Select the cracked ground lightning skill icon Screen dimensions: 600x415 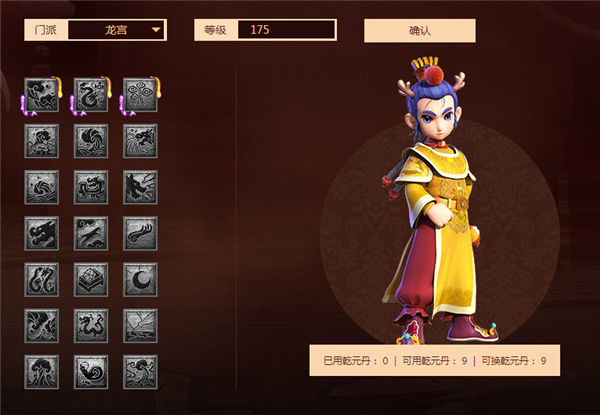(x=140, y=325)
